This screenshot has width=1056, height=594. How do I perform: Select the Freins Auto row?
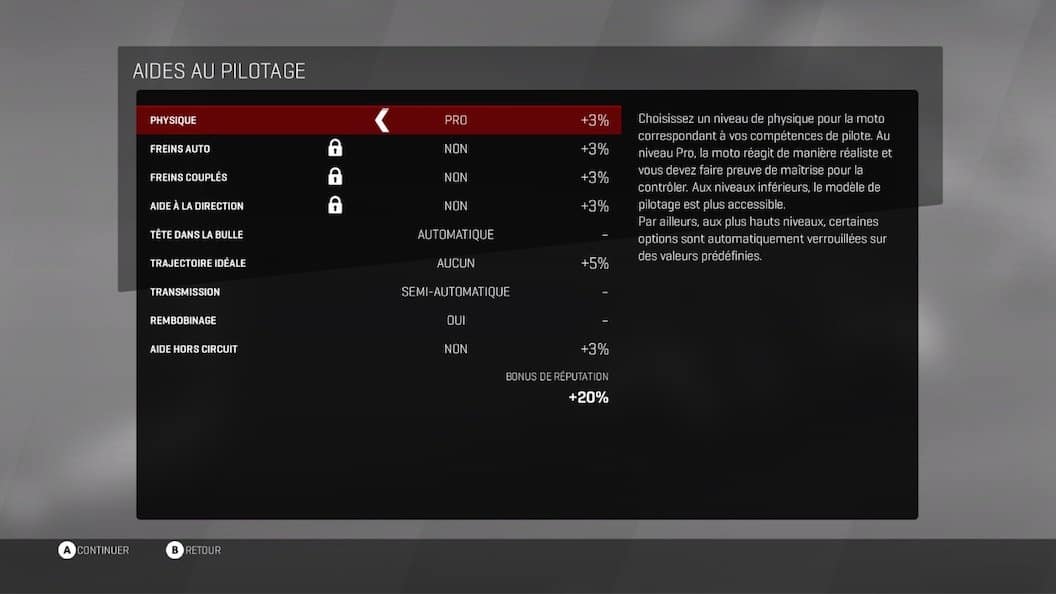378,149
